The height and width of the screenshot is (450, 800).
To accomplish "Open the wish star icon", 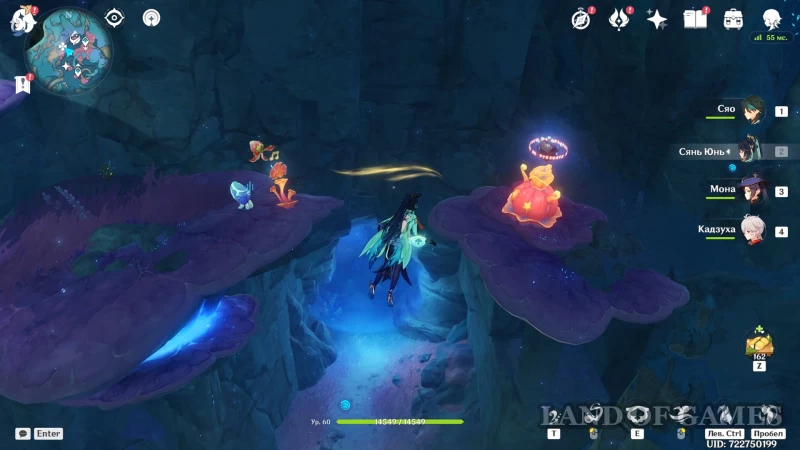I will [657, 19].
